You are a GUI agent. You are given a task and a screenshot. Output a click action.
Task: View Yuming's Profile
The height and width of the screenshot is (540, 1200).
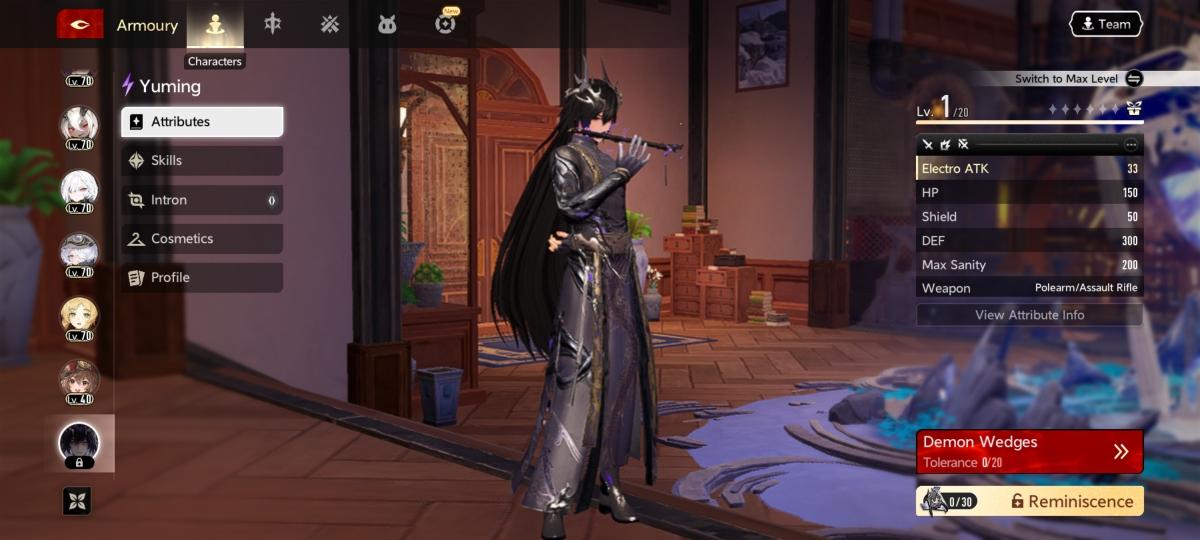202,278
